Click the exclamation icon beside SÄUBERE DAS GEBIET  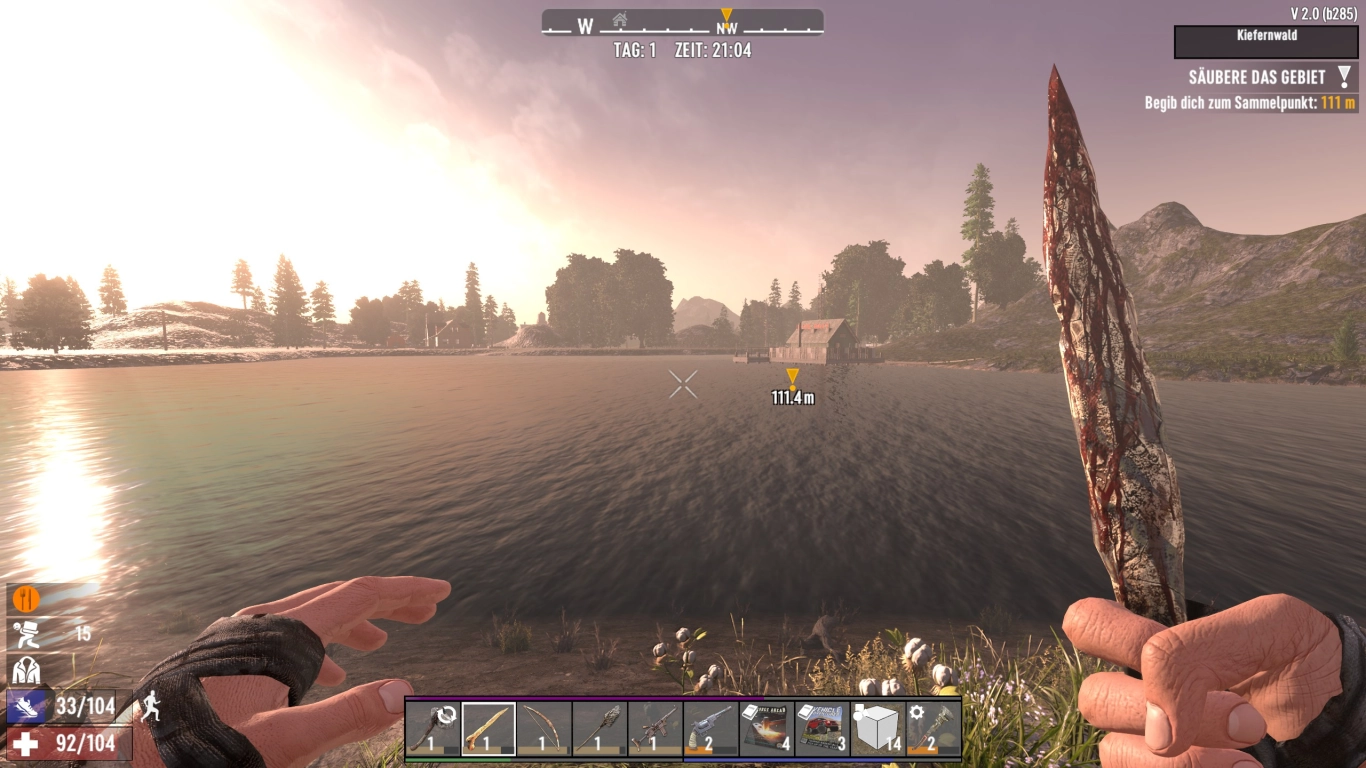[1344, 77]
